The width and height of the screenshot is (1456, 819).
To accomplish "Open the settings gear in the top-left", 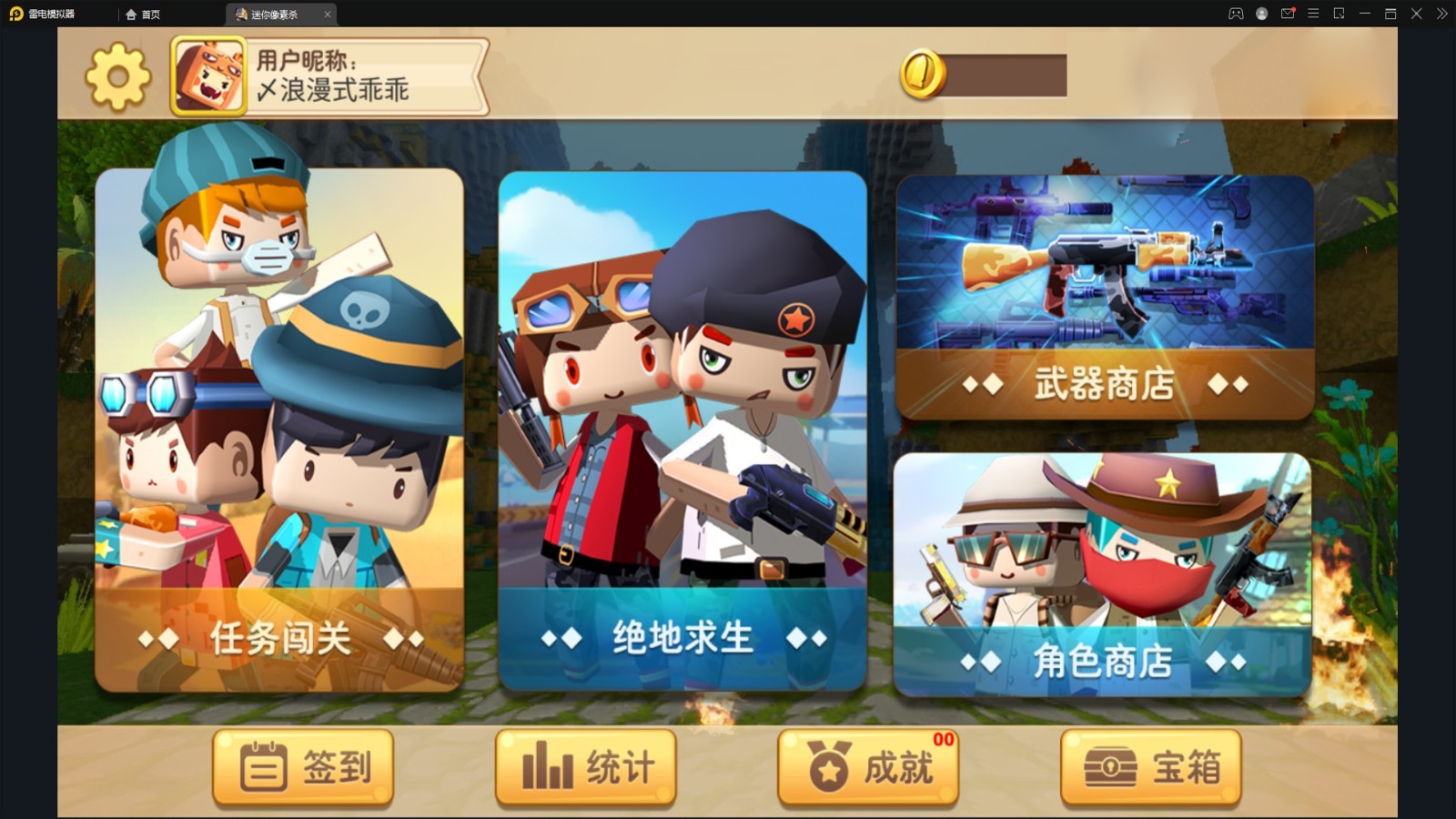I will tap(116, 76).
